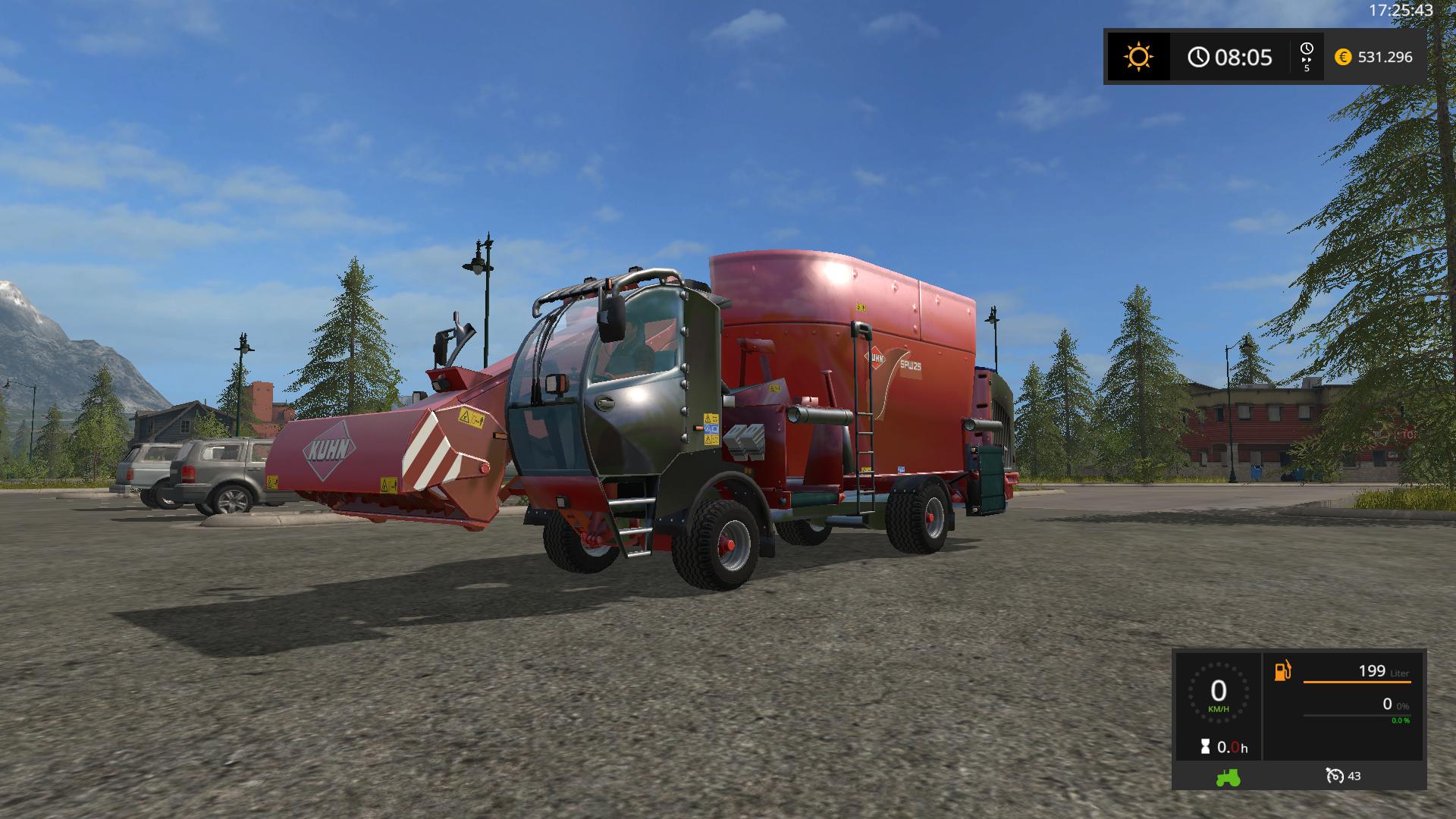Open the euro coin money icon
Image resolution: width=1456 pixels, height=819 pixels.
tap(1343, 57)
